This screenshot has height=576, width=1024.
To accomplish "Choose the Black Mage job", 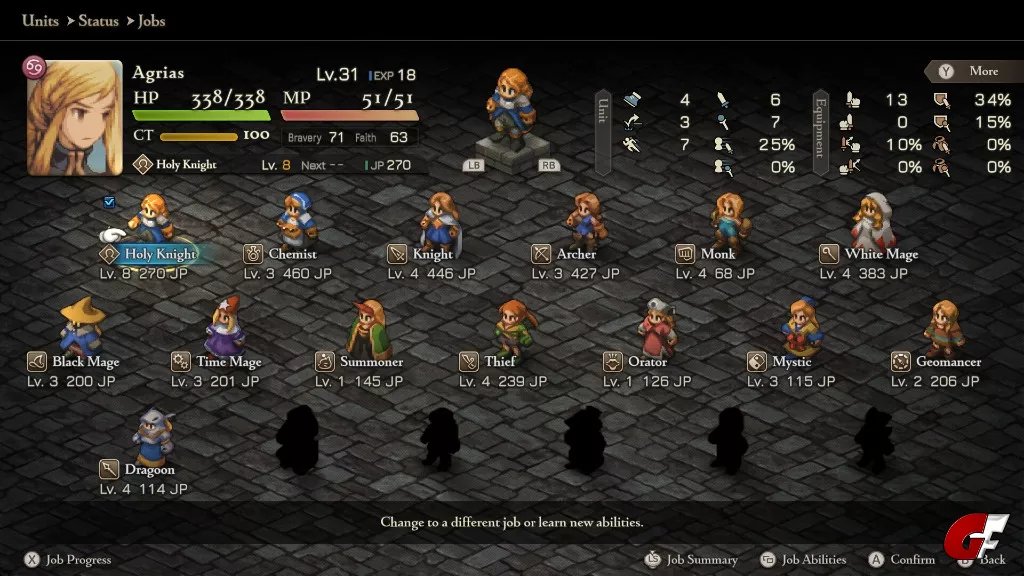I will (85, 362).
